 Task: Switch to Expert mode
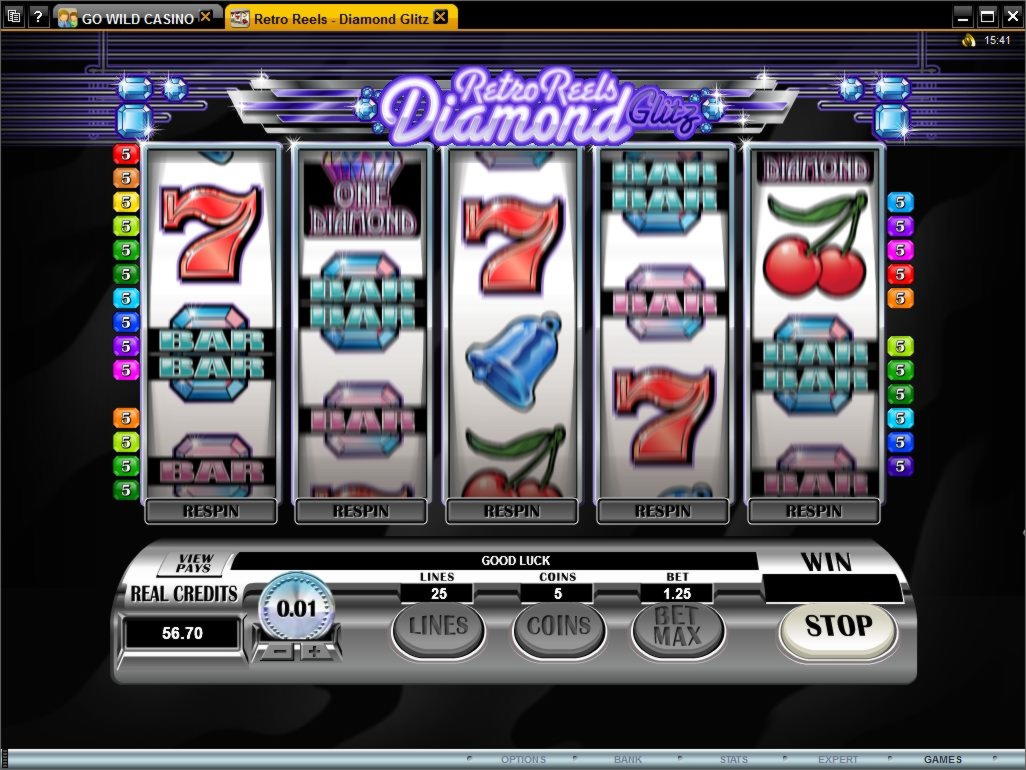click(x=838, y=760)
